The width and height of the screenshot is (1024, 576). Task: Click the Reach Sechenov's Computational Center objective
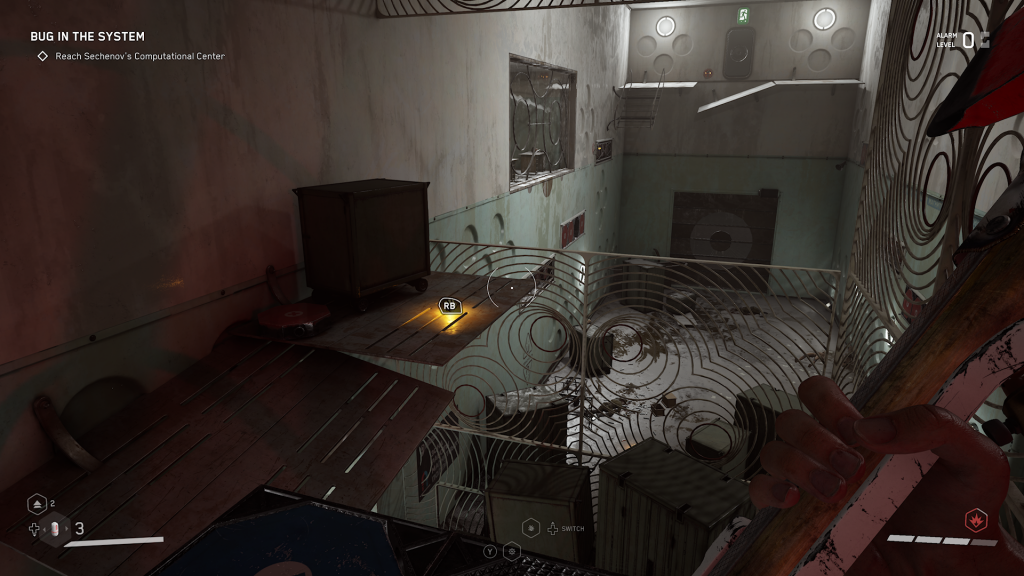139,56
